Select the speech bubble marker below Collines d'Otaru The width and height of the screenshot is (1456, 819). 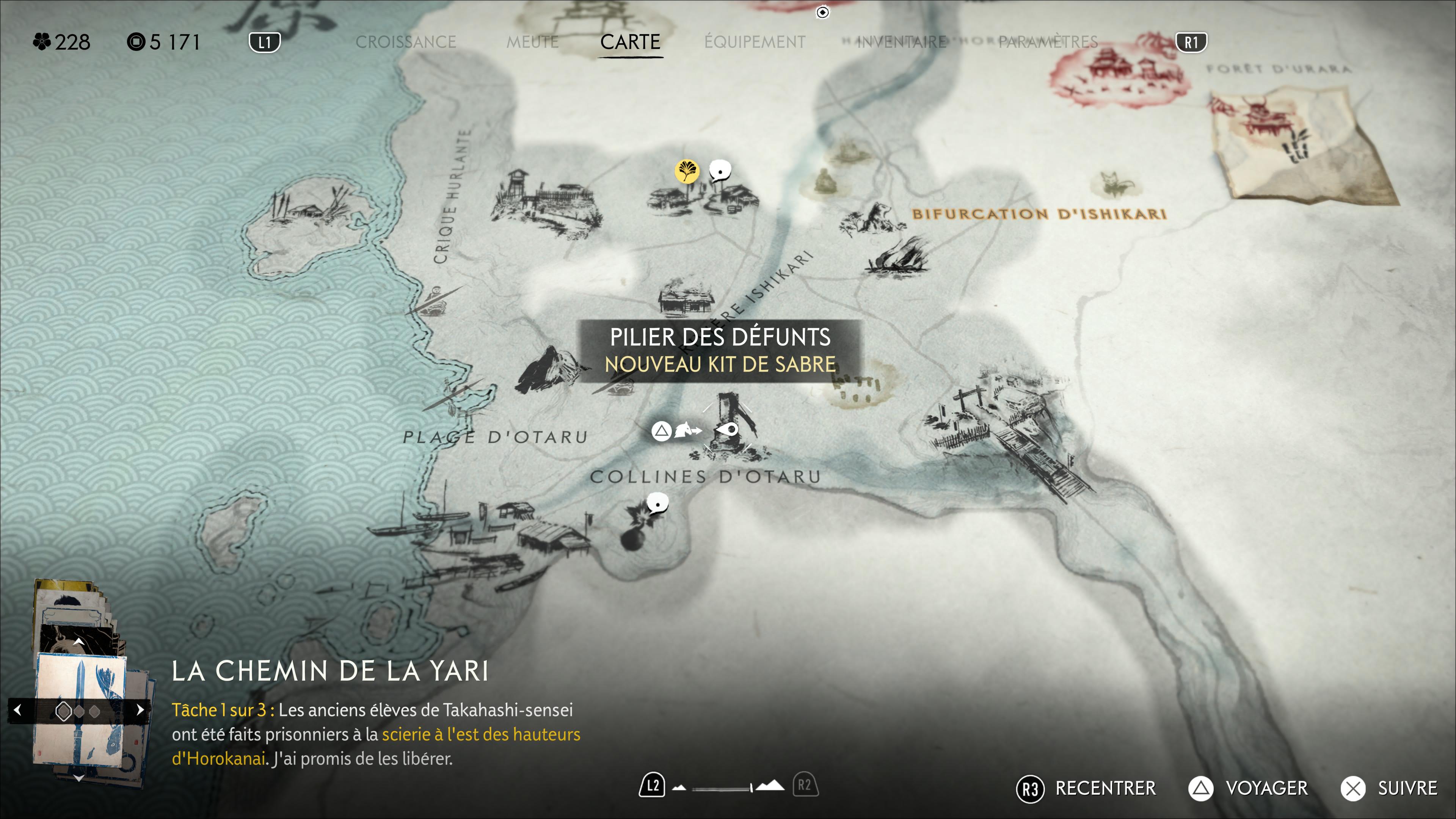point(657,502)
